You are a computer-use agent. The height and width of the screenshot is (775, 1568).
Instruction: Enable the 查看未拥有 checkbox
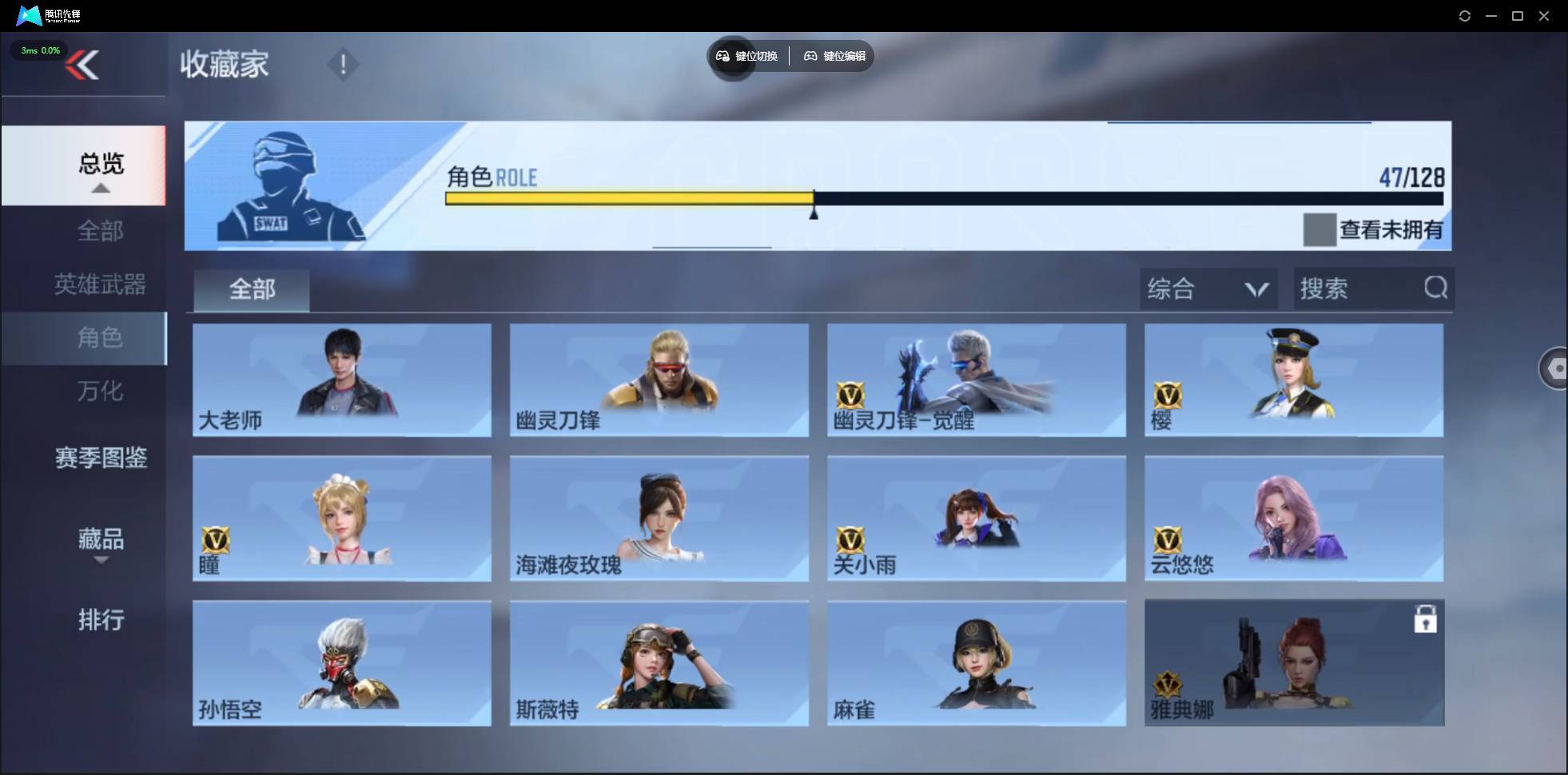[1320, 230]
